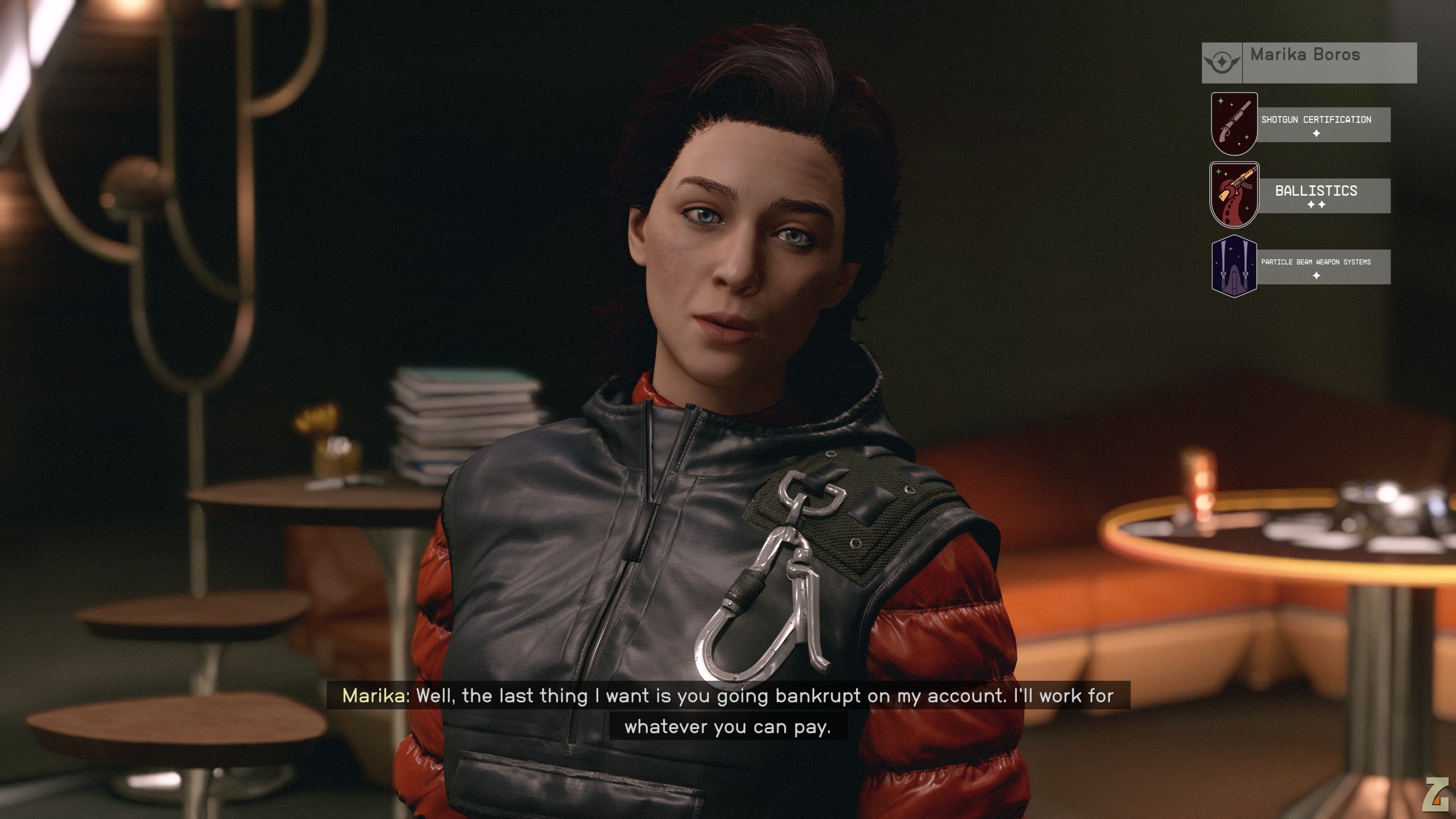Select the Ballistics skill badge
This screenshot has width=1456, height=819.
coord(1234,195)
